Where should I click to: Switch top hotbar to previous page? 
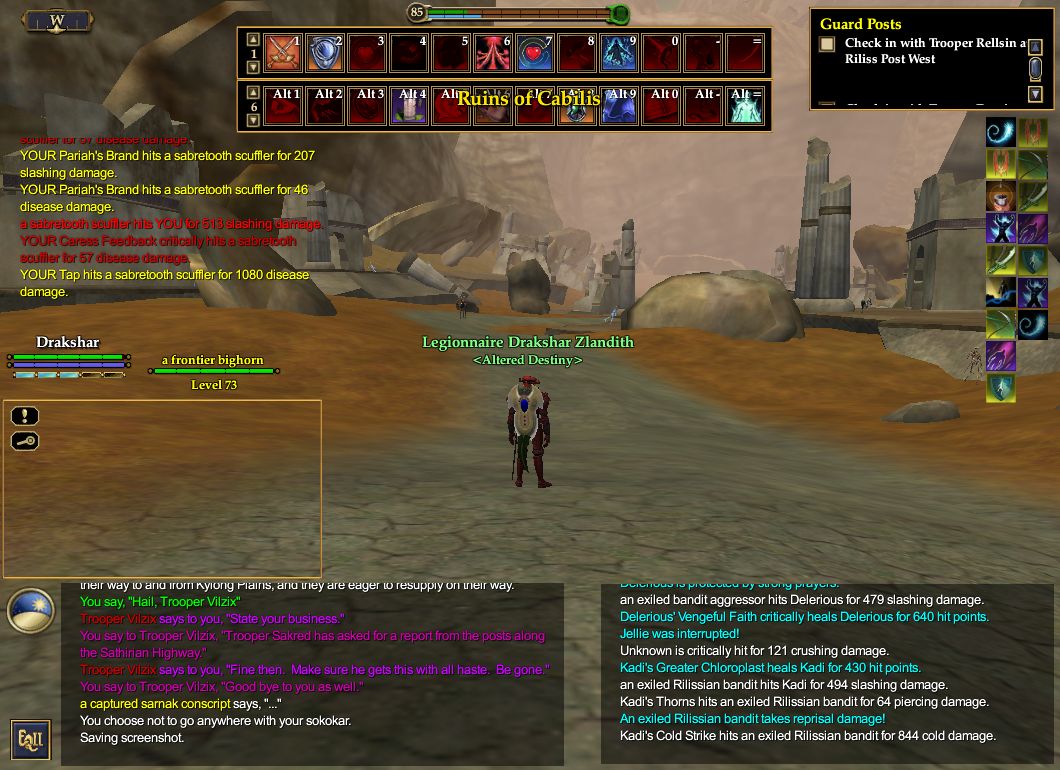[252, 38]
